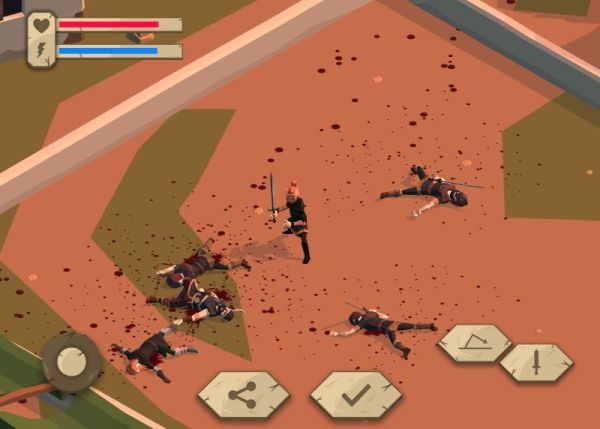
Task: Activate the sword attack button
Action: (536, 362)
